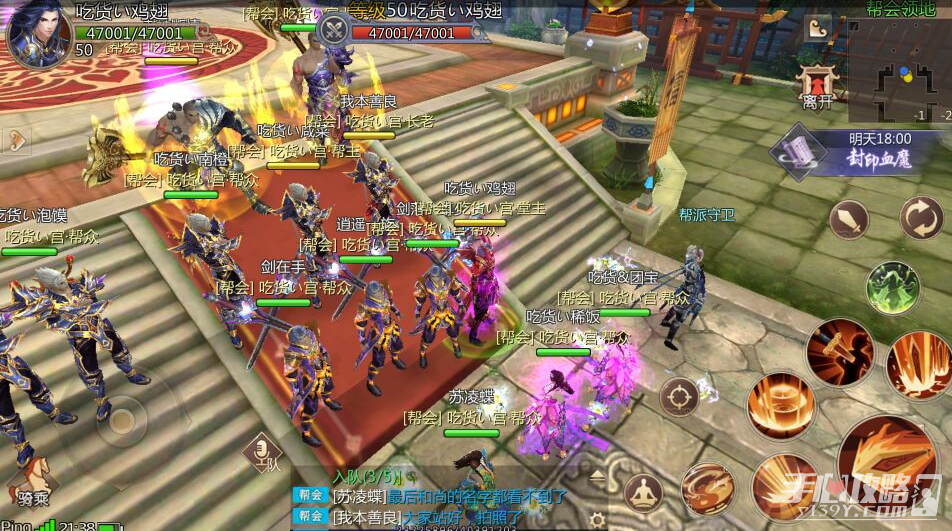Screen dimensions: 952x531
Task: Activate the circular arrows switch button
Action: pyautogui.click(x=920, y=218)
